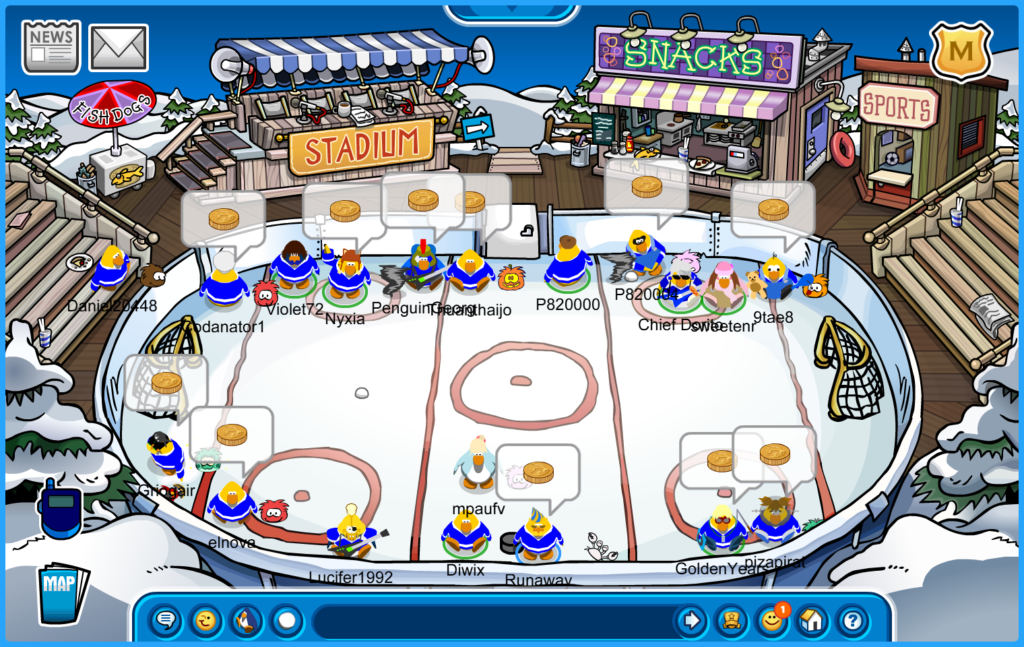Open the blue spy phone
The width and height of the screenshot is (1024, 647).
(60, 508)
